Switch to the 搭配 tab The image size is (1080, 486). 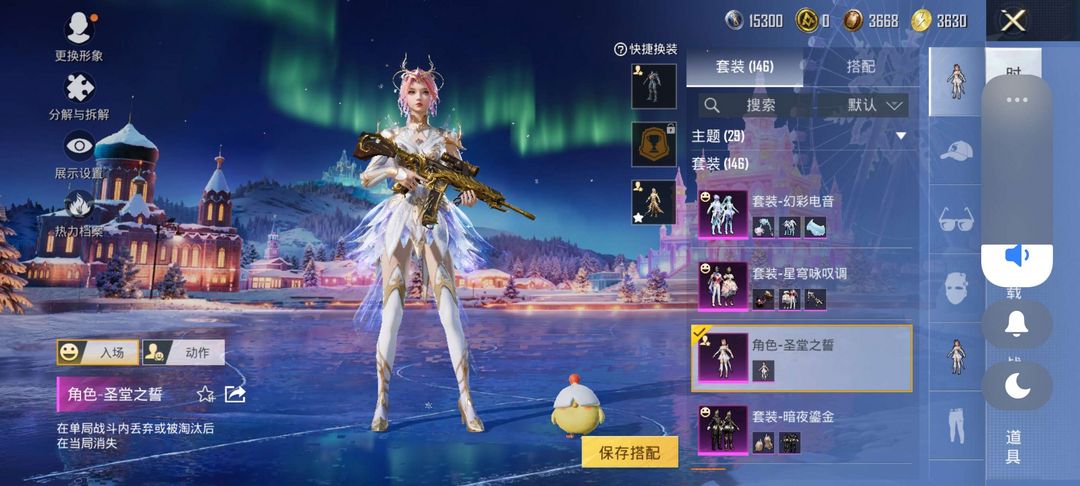coord(860,67)
